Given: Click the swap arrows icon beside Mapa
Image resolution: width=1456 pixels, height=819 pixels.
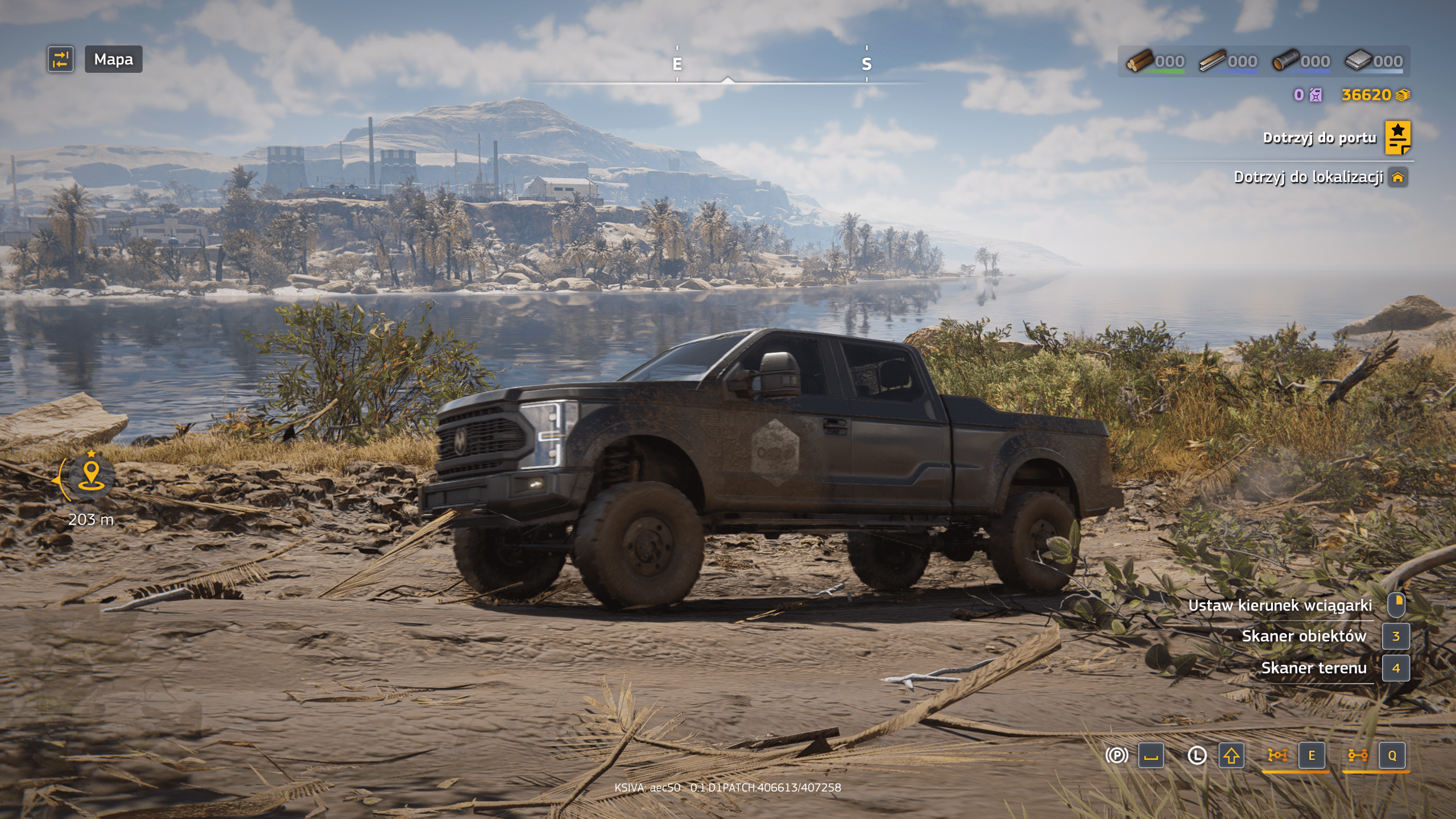Looking at the screenshot, I should 61,59.
